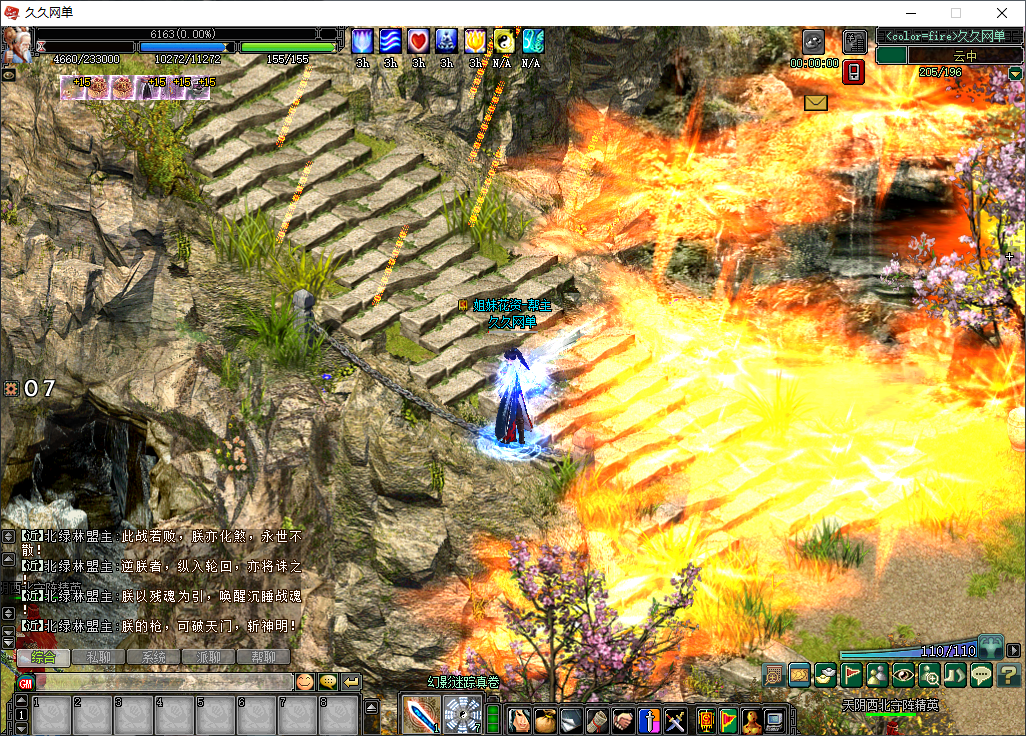Toggle the eye icon button
The width and height of the screenshot is (1026, 736).
[x=903, y=675]
